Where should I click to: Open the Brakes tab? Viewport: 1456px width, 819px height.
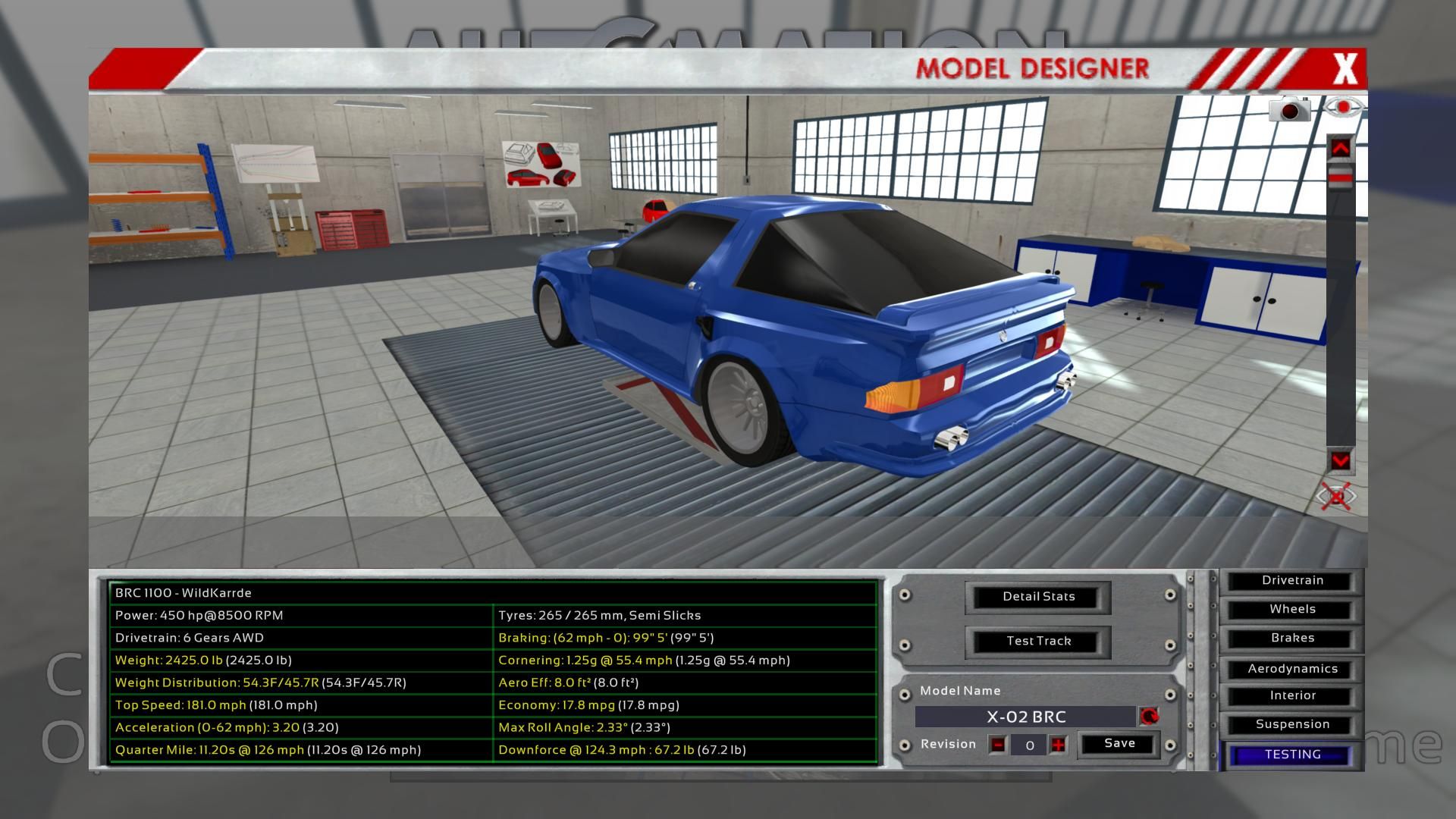pyautogui.click(x=1292, y=639)
